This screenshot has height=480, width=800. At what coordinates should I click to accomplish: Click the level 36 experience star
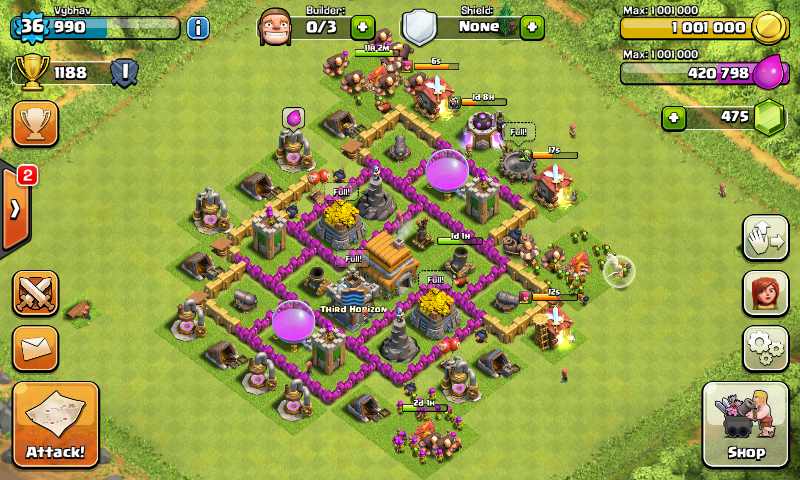32,27
